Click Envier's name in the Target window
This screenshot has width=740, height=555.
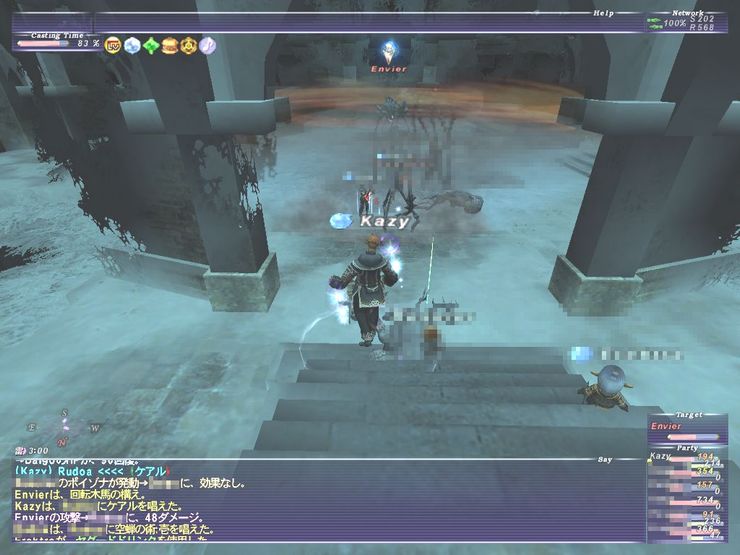666,426
